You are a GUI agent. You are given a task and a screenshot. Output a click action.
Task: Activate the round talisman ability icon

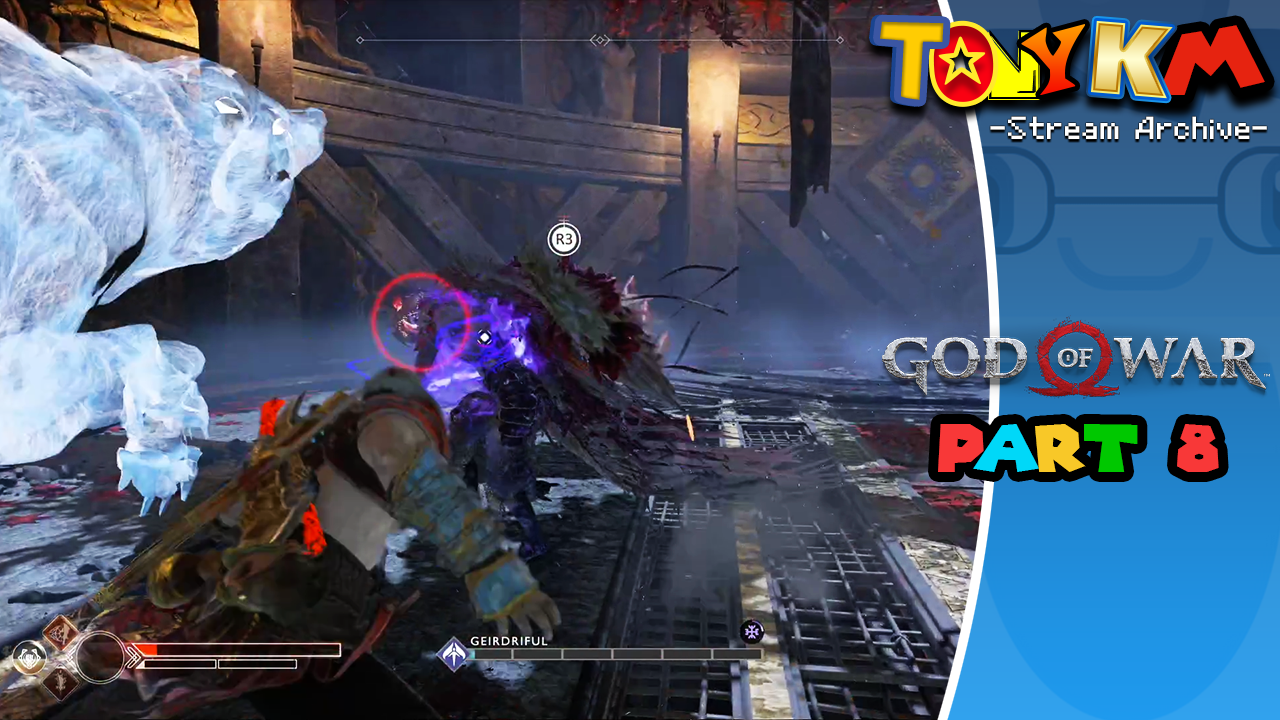pos(28,658)
